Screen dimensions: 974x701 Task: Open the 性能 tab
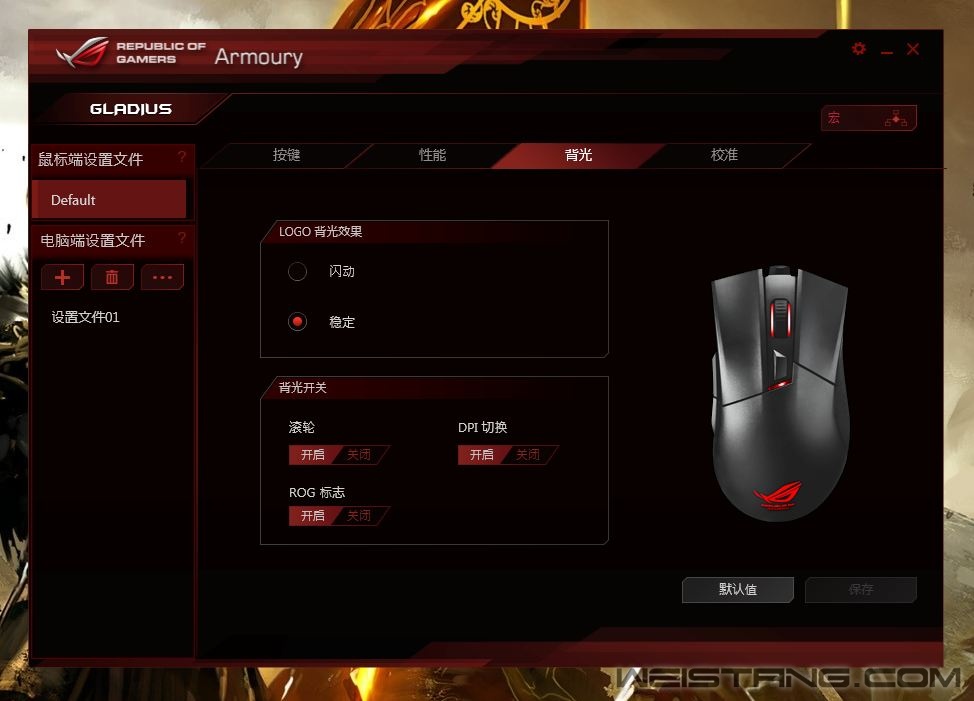pos(432,156)
